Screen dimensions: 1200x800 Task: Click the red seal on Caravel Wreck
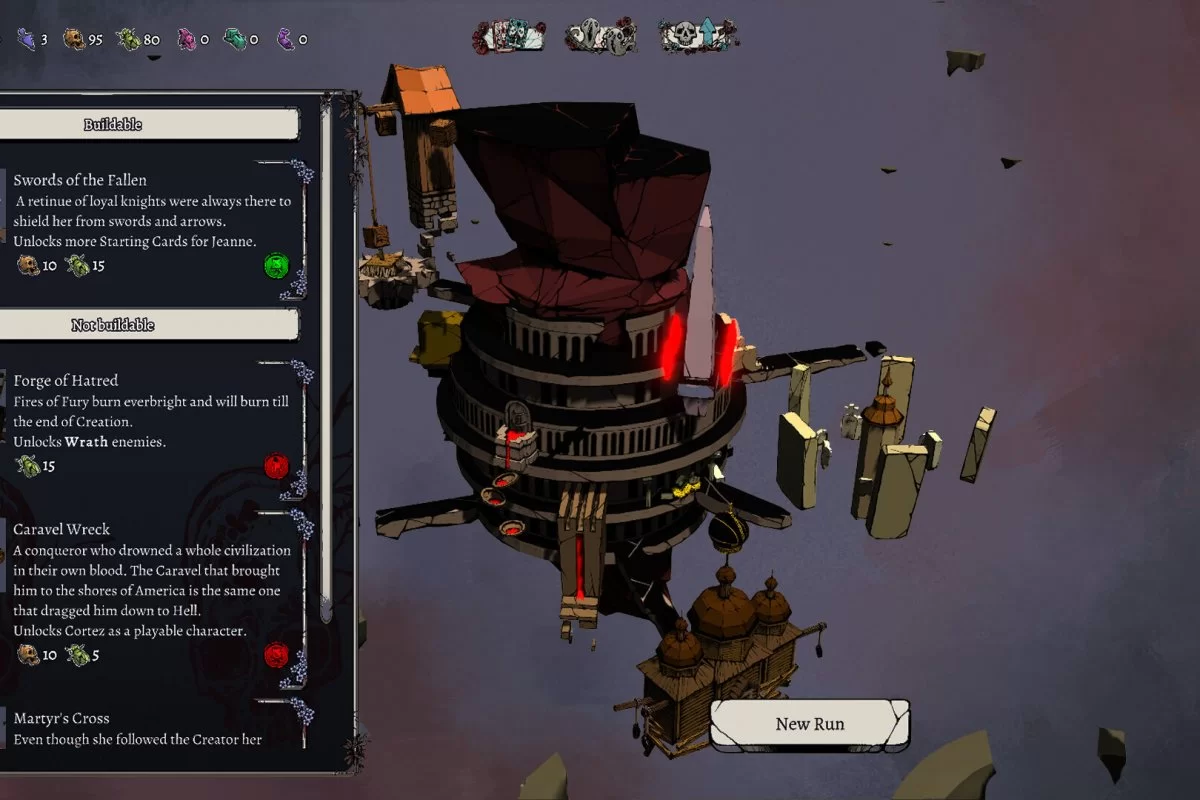click(x=276, y=656)
